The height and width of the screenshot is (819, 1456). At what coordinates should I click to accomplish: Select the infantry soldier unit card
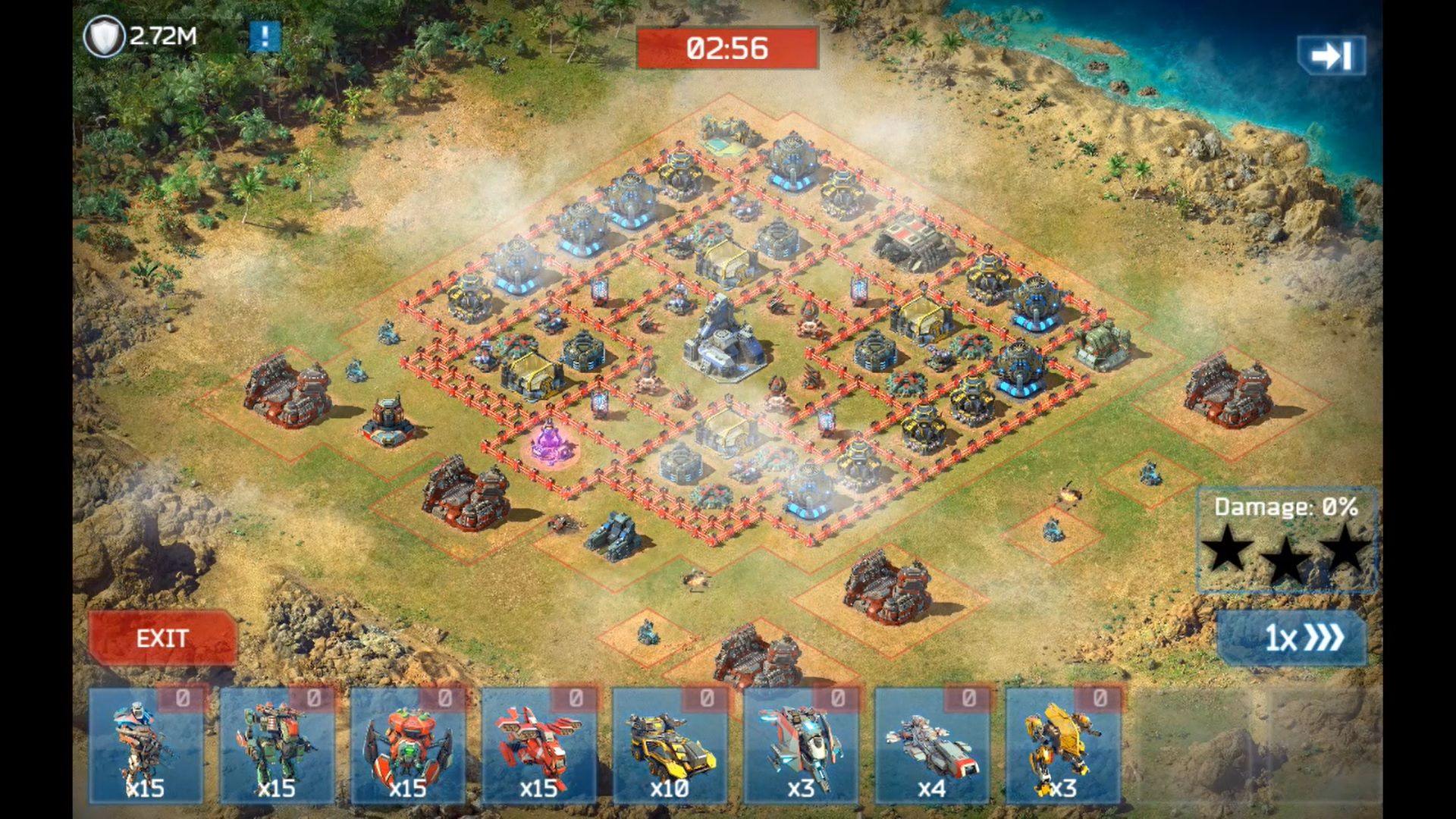pyautogui.click(x=146, y=745)
